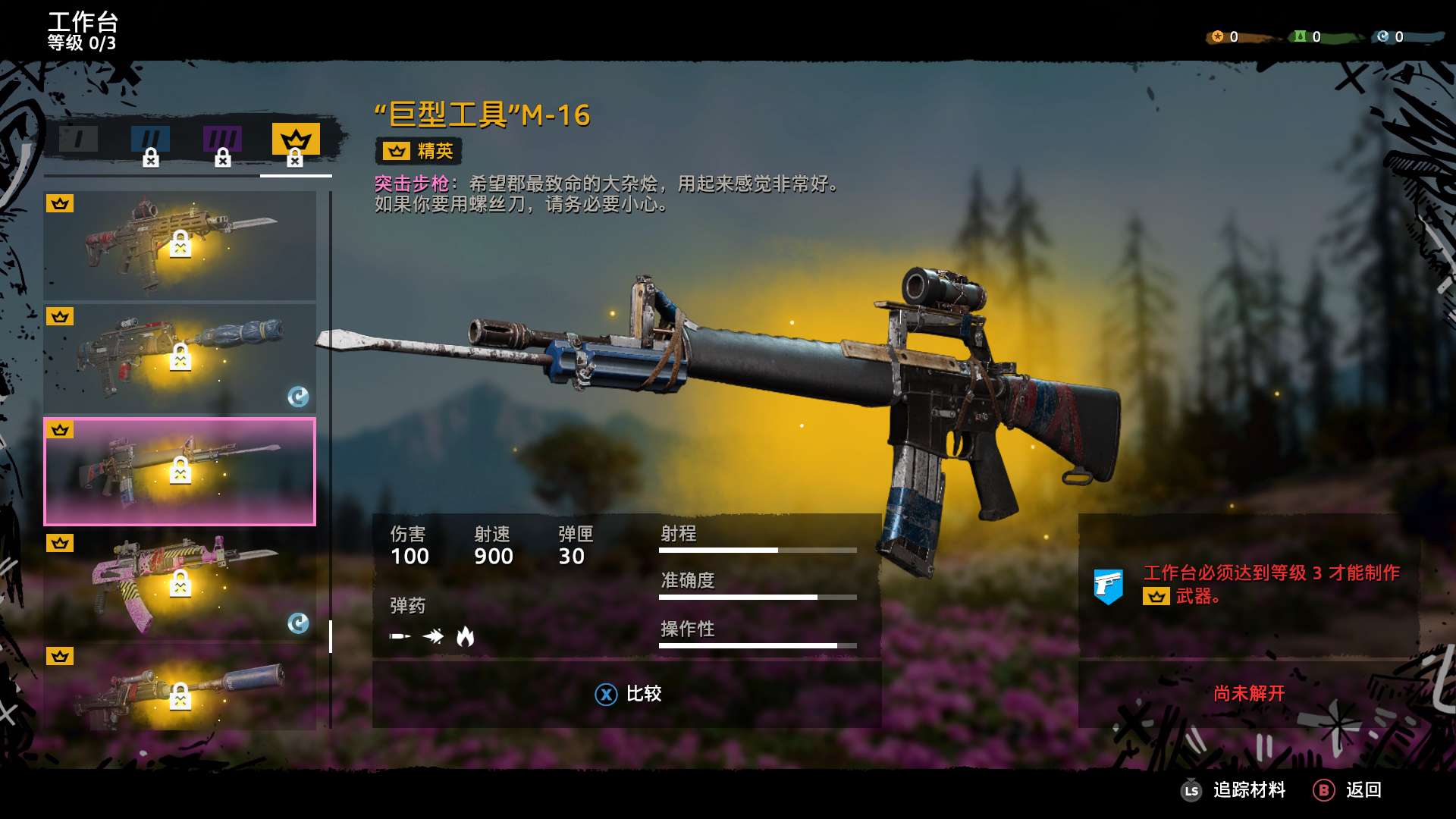This screenshot has width=1456, height=819.
Task: Track materials via 追踪材料
Action: click(x=1234, y=790)
